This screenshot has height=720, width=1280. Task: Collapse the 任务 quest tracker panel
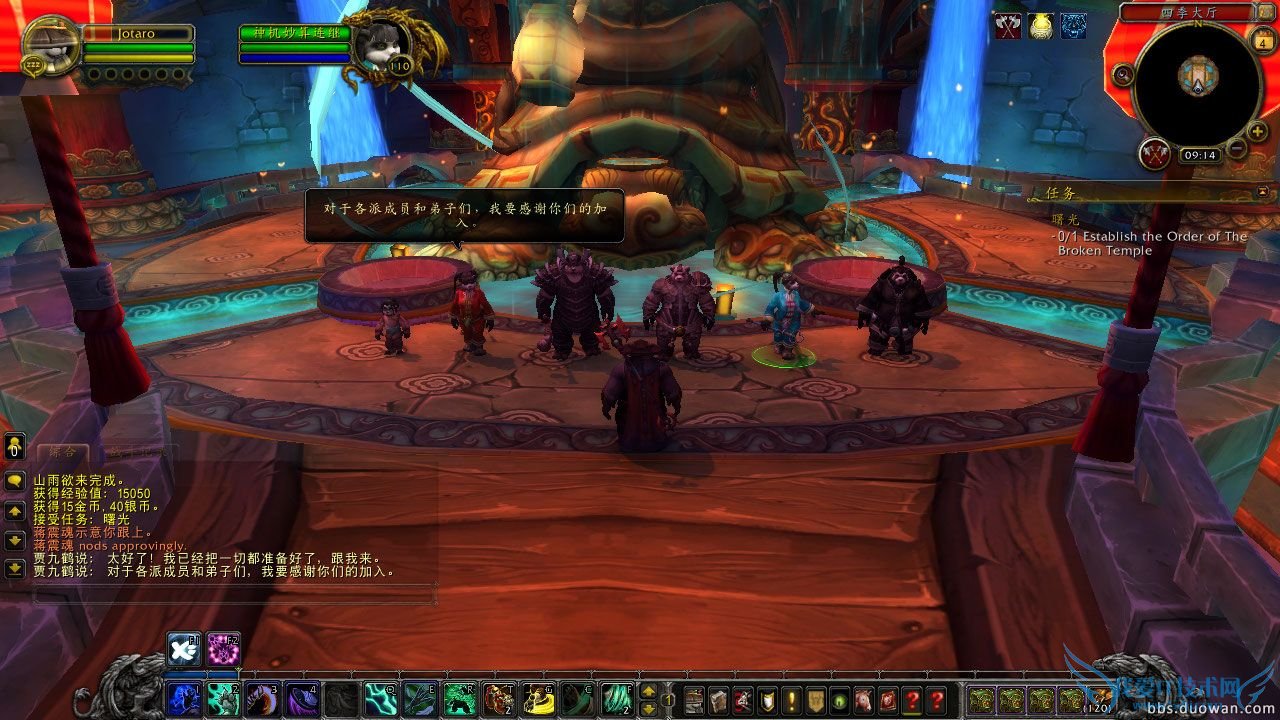(1060, 192)
